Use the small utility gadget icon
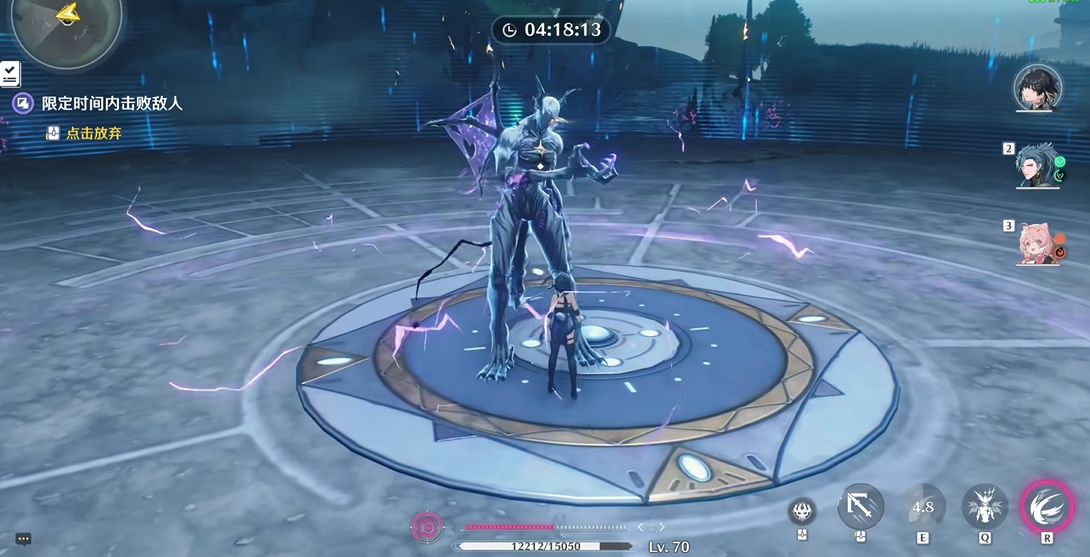 point(802,511)
